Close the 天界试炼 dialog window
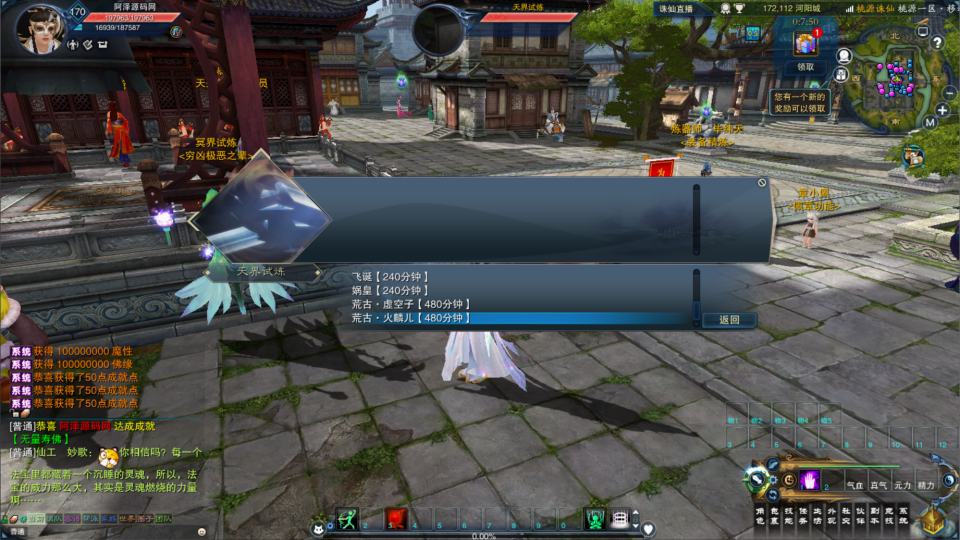Screen dimensions: 960x540 [x=762, y=183]
